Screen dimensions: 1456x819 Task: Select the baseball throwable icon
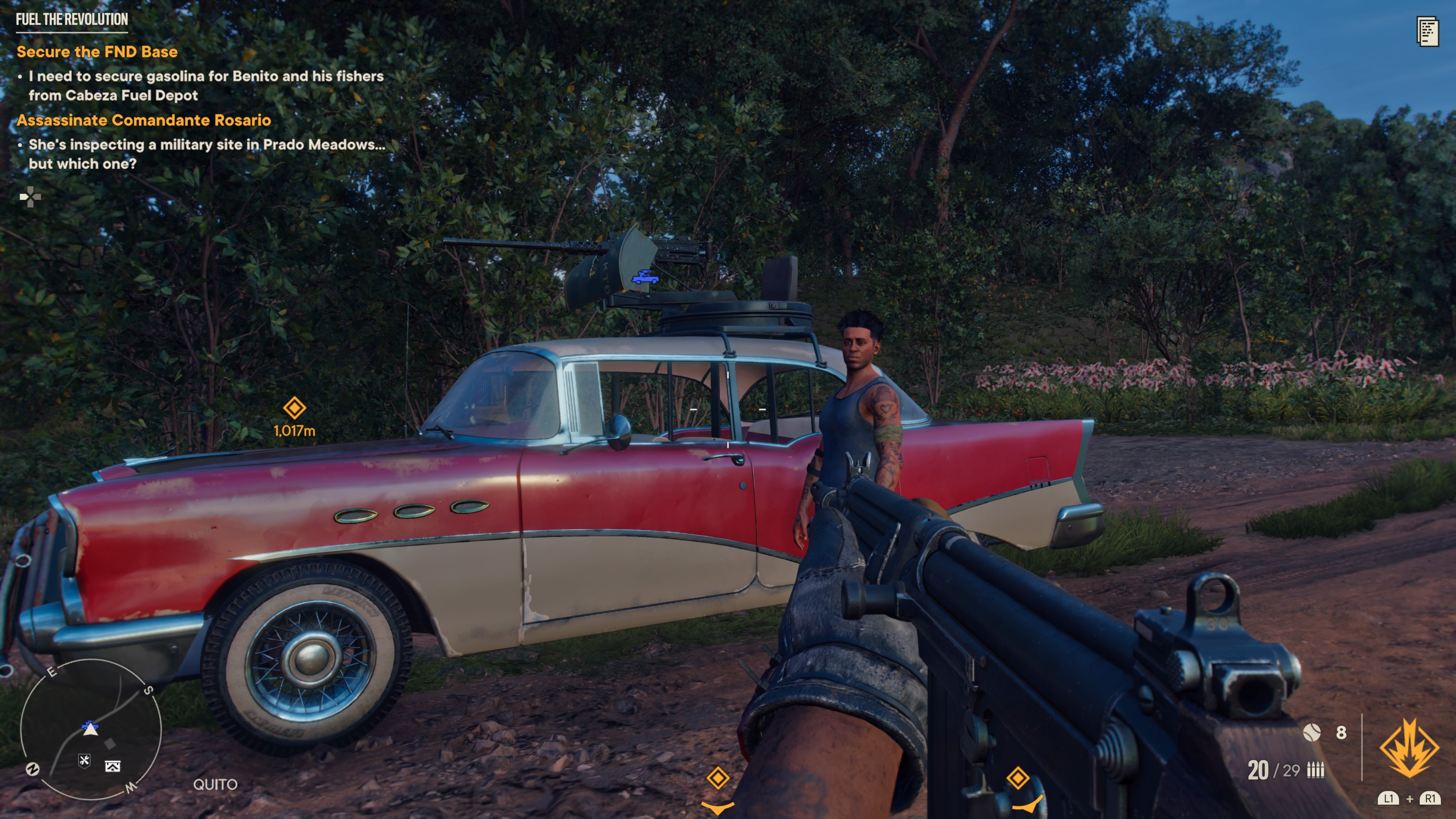coord(1311,733)
